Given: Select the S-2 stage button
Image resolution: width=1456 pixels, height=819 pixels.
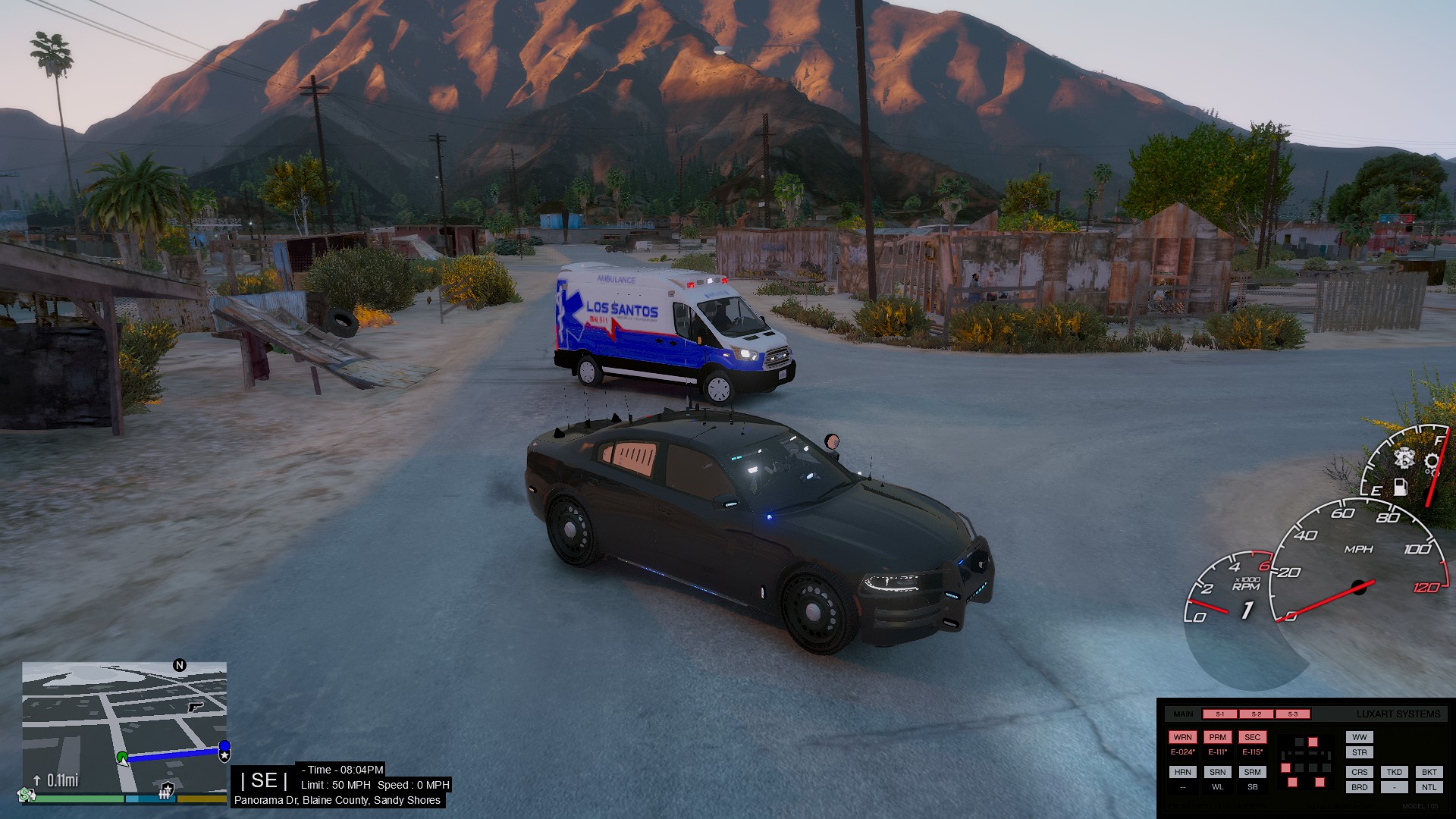Looking at the screenshot, I should [1256, 714].
